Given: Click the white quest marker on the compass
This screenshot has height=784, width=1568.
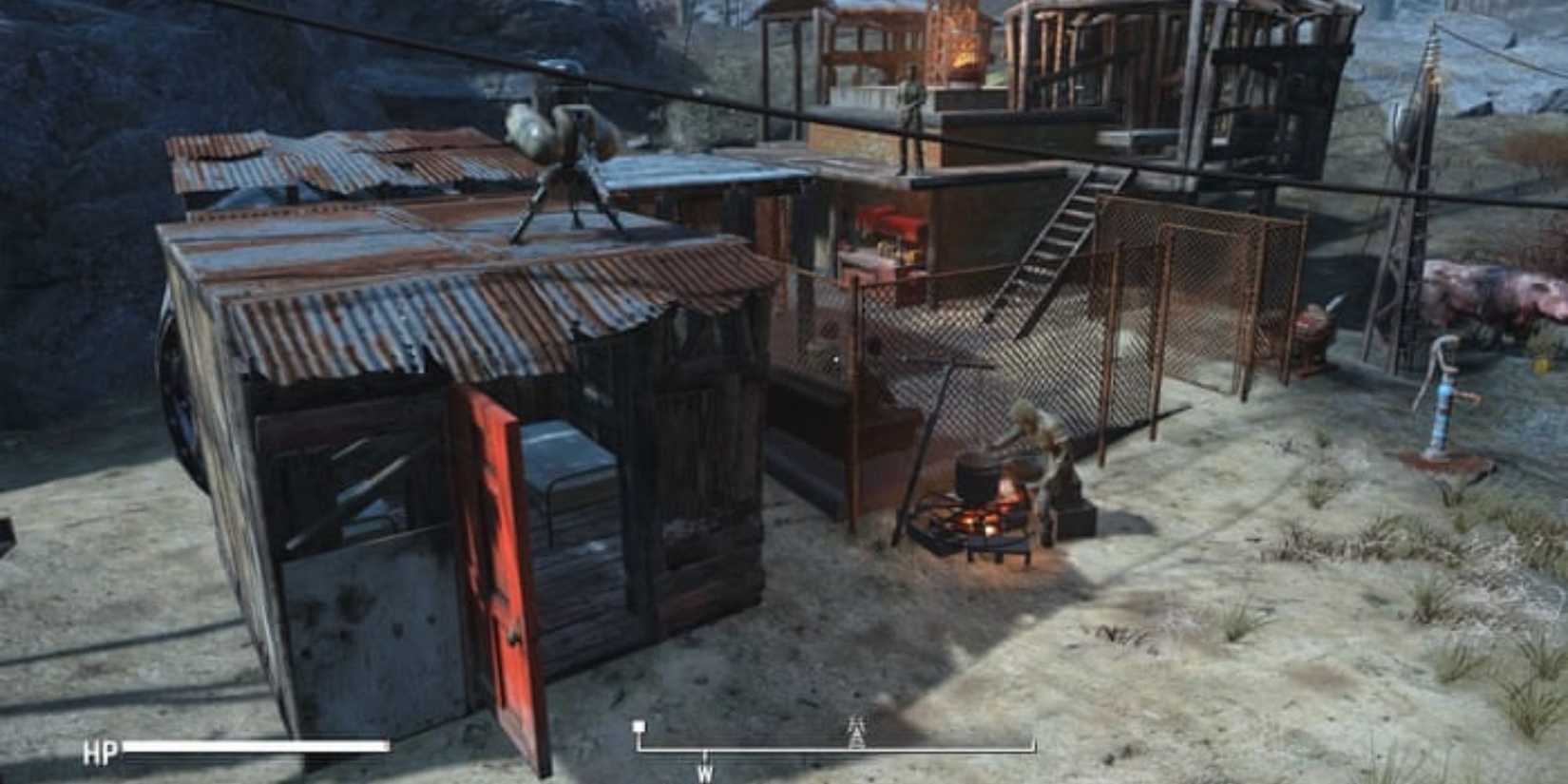Looking at the screenshot, I should pyautogui.click(x=639, y=726).
